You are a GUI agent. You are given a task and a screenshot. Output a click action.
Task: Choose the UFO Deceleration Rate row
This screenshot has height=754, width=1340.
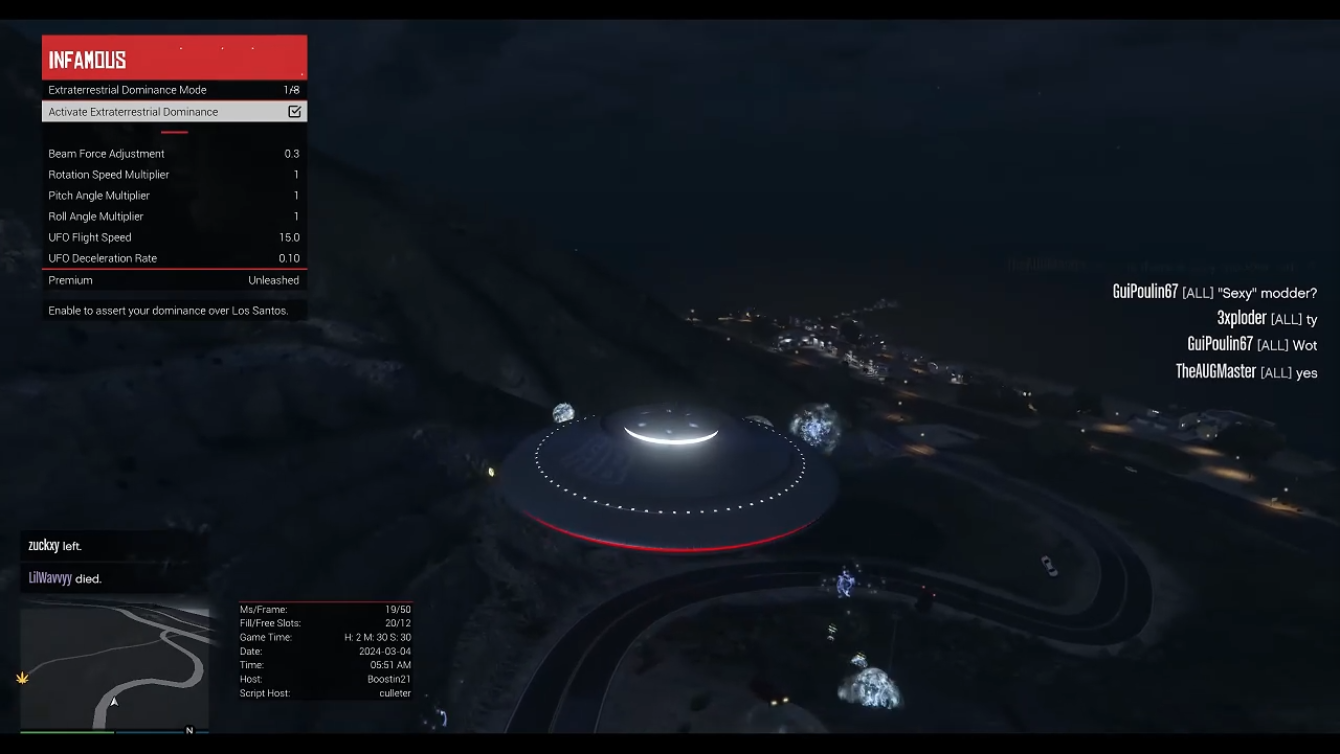tap(174, 259)
